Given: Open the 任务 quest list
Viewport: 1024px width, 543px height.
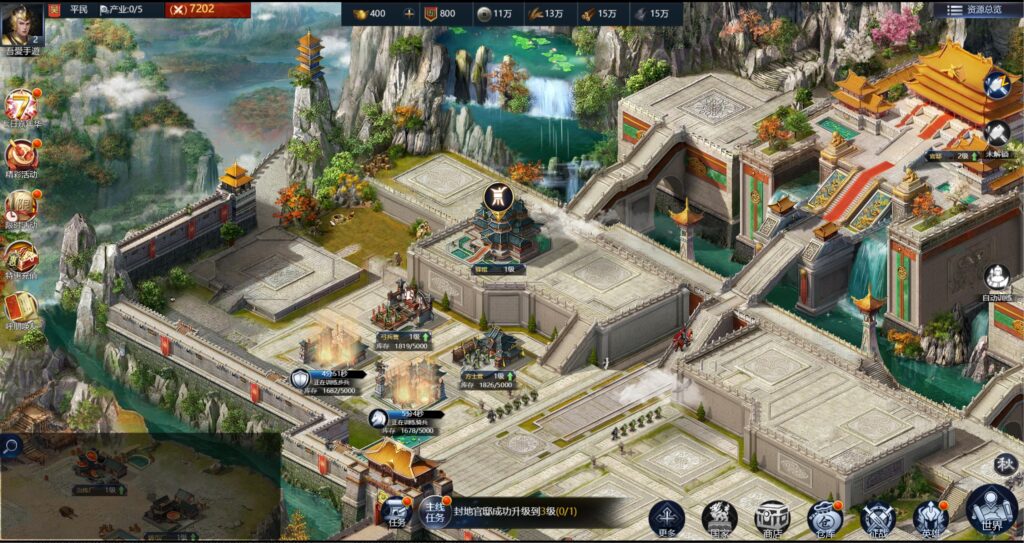Looking at the screenshot, I should tap(397, 512).
